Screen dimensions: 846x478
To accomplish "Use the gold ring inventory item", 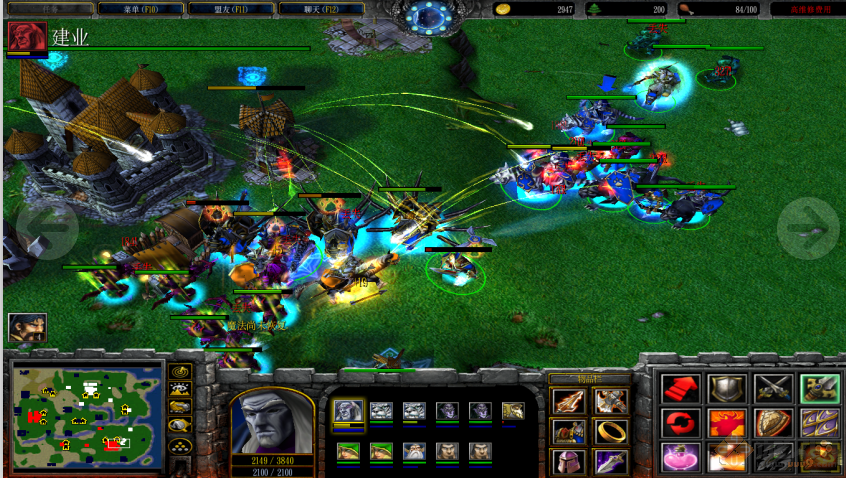I will click(610, 431).
